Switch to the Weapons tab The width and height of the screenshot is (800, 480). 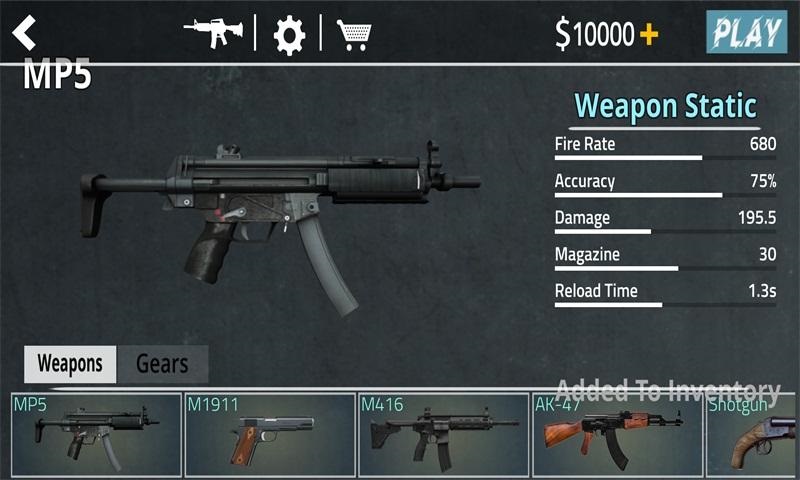click(x=70, y=364)
